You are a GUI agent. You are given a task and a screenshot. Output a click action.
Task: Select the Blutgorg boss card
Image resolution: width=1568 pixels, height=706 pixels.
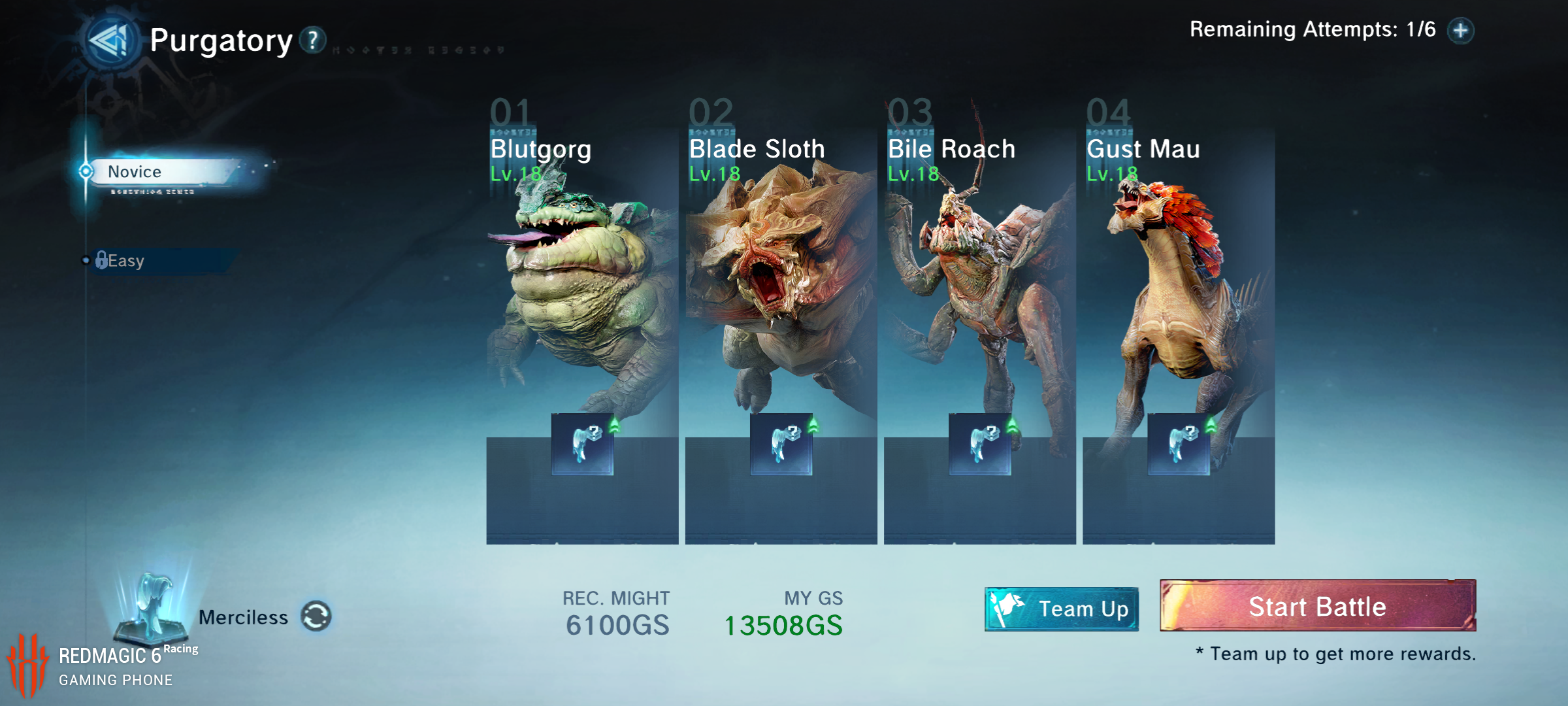tap(581, 294)
